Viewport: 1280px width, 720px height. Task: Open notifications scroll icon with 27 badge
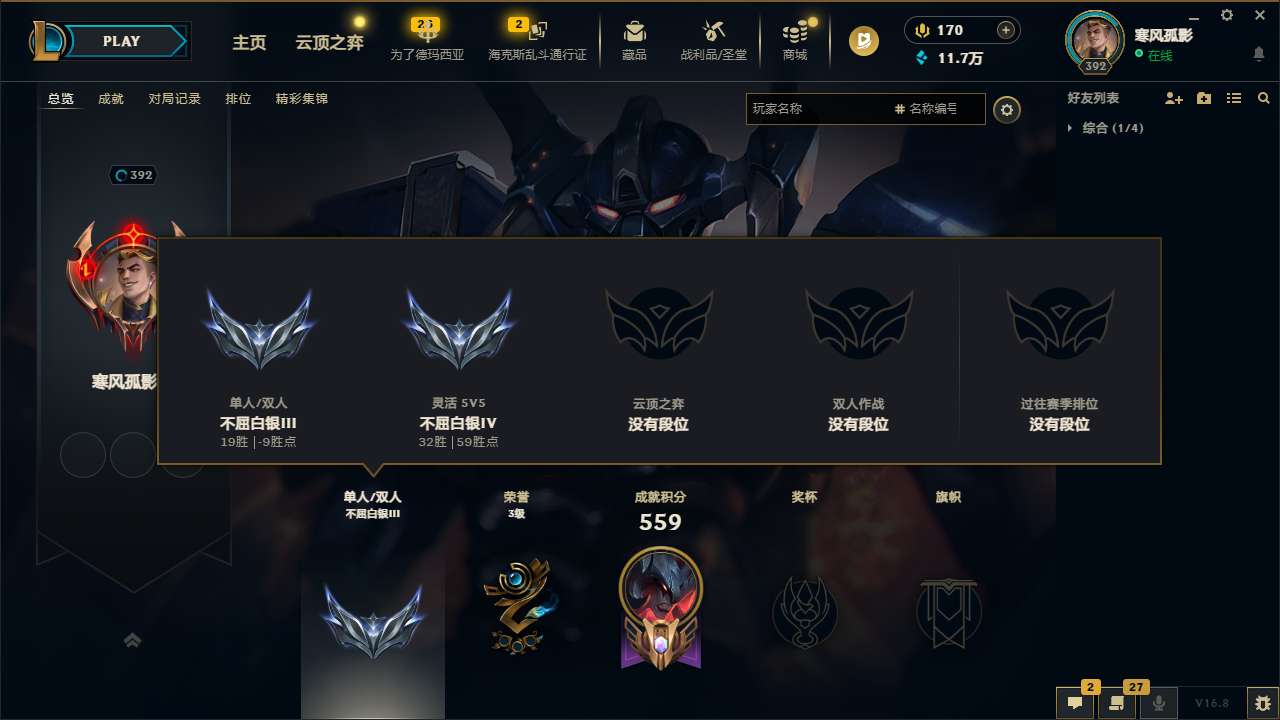1117,704
